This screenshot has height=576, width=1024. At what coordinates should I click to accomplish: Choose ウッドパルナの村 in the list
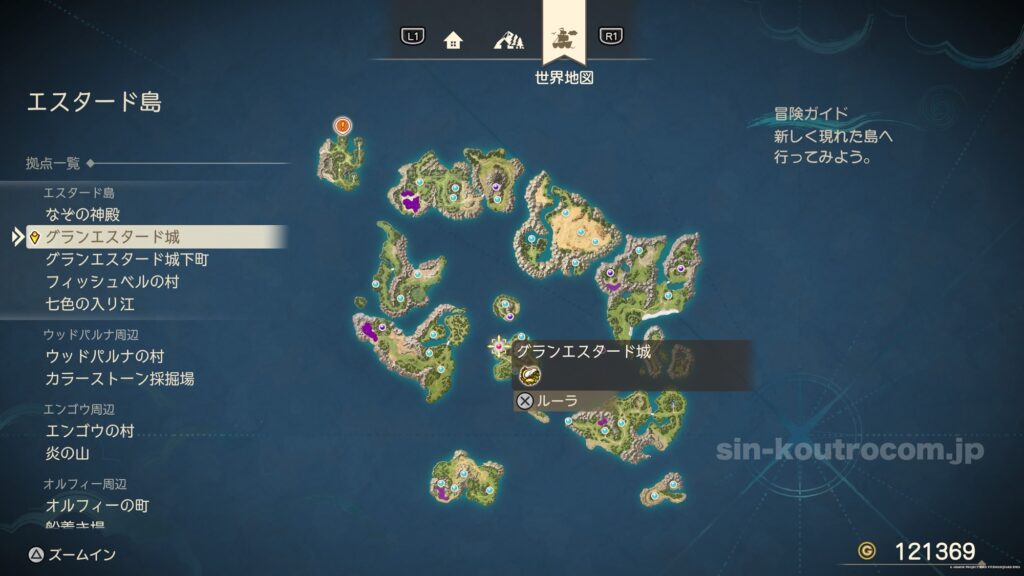tap(104, 356)
